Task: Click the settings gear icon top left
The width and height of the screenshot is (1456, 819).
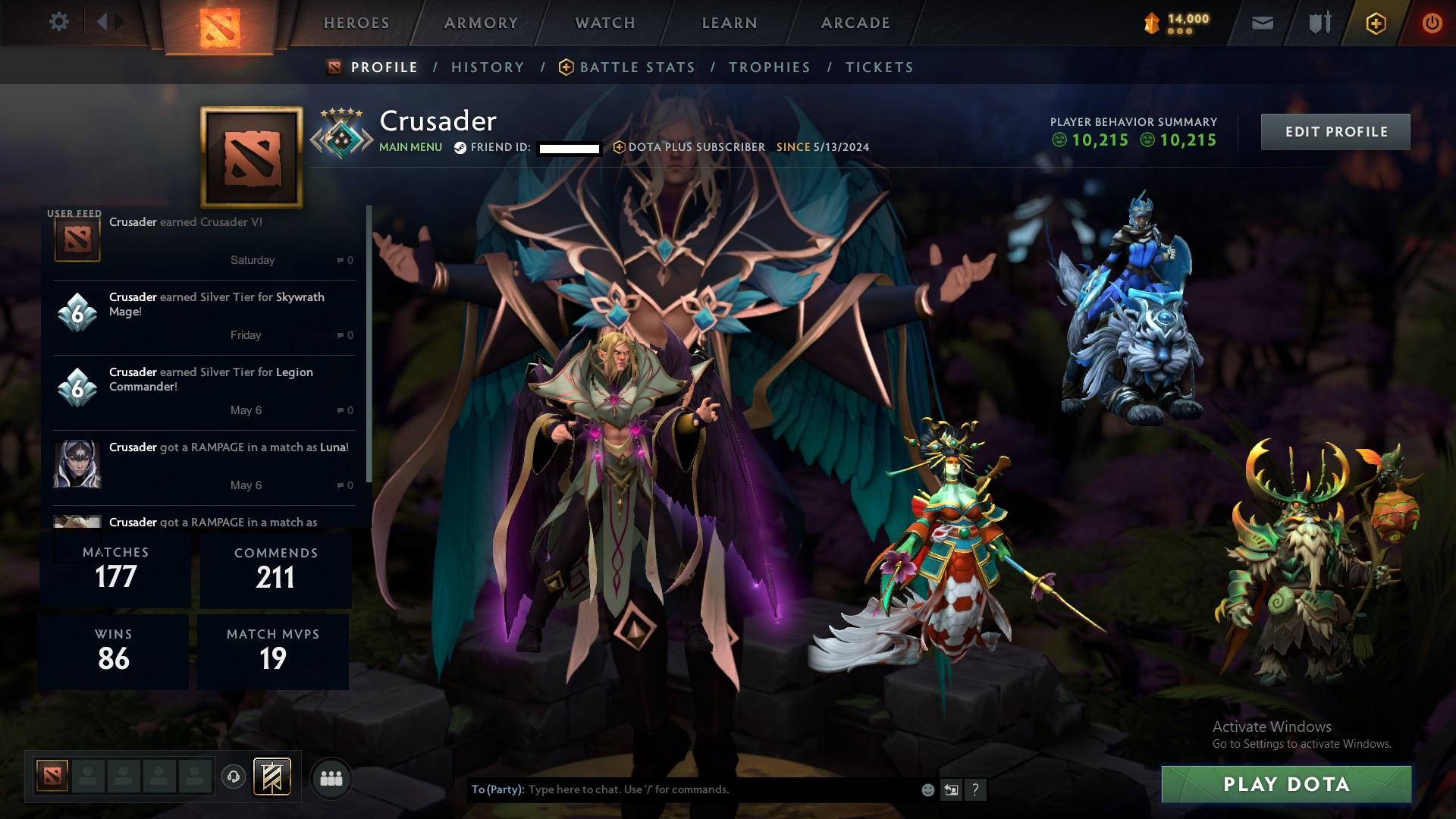Action: [x=59, y=22]
